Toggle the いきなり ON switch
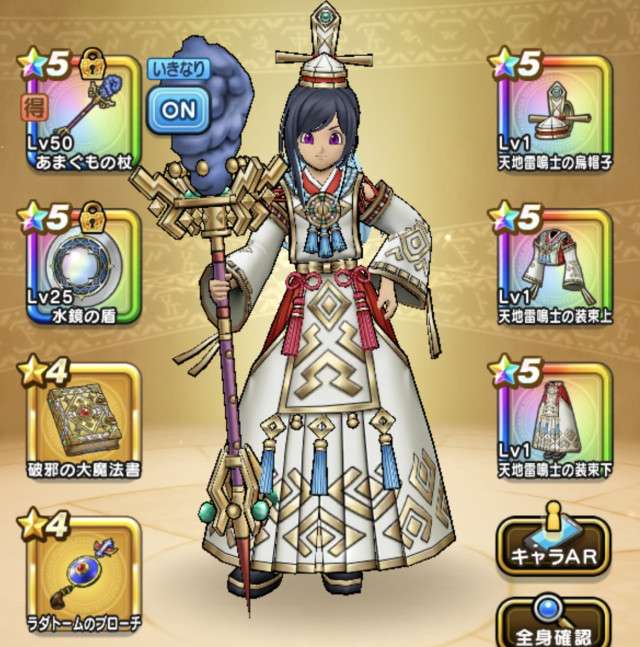 179,108
